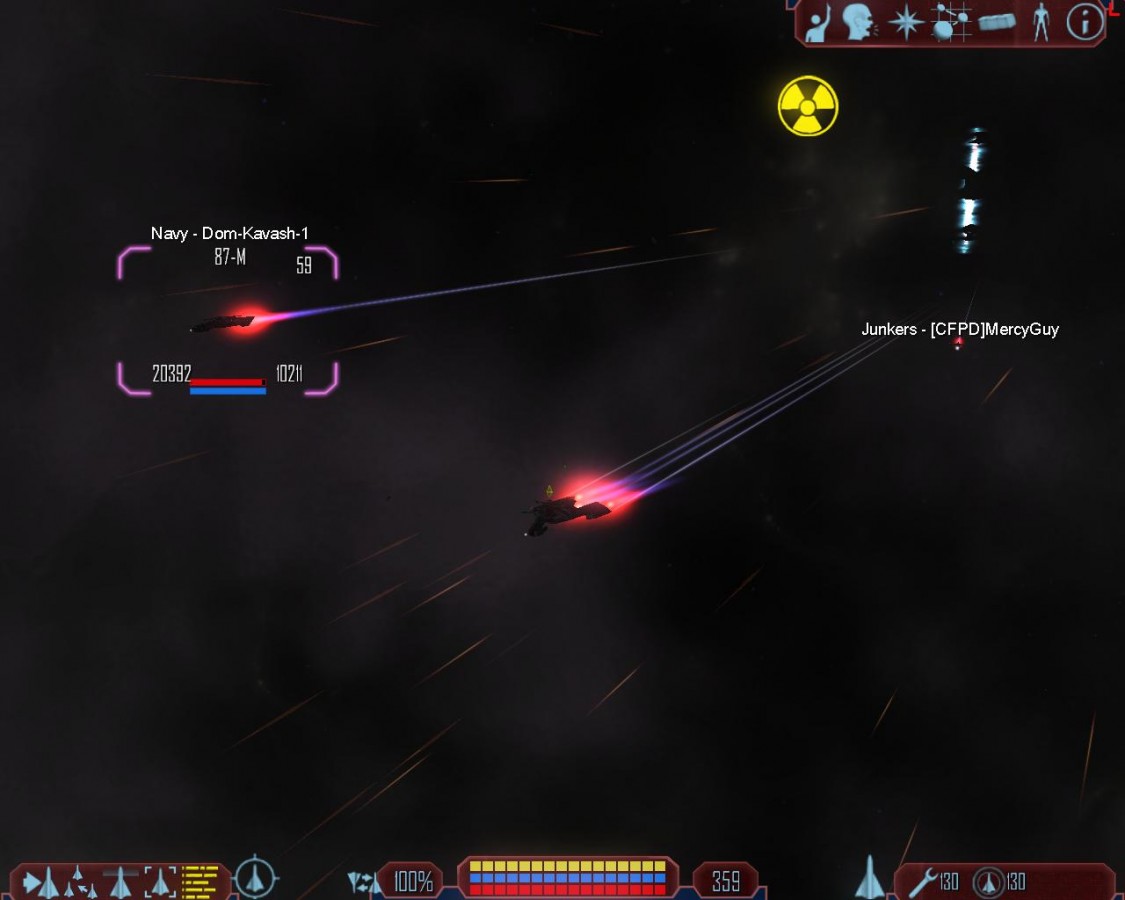Open the Nav Map star icon
The image size is (1125, 900).
906,23
